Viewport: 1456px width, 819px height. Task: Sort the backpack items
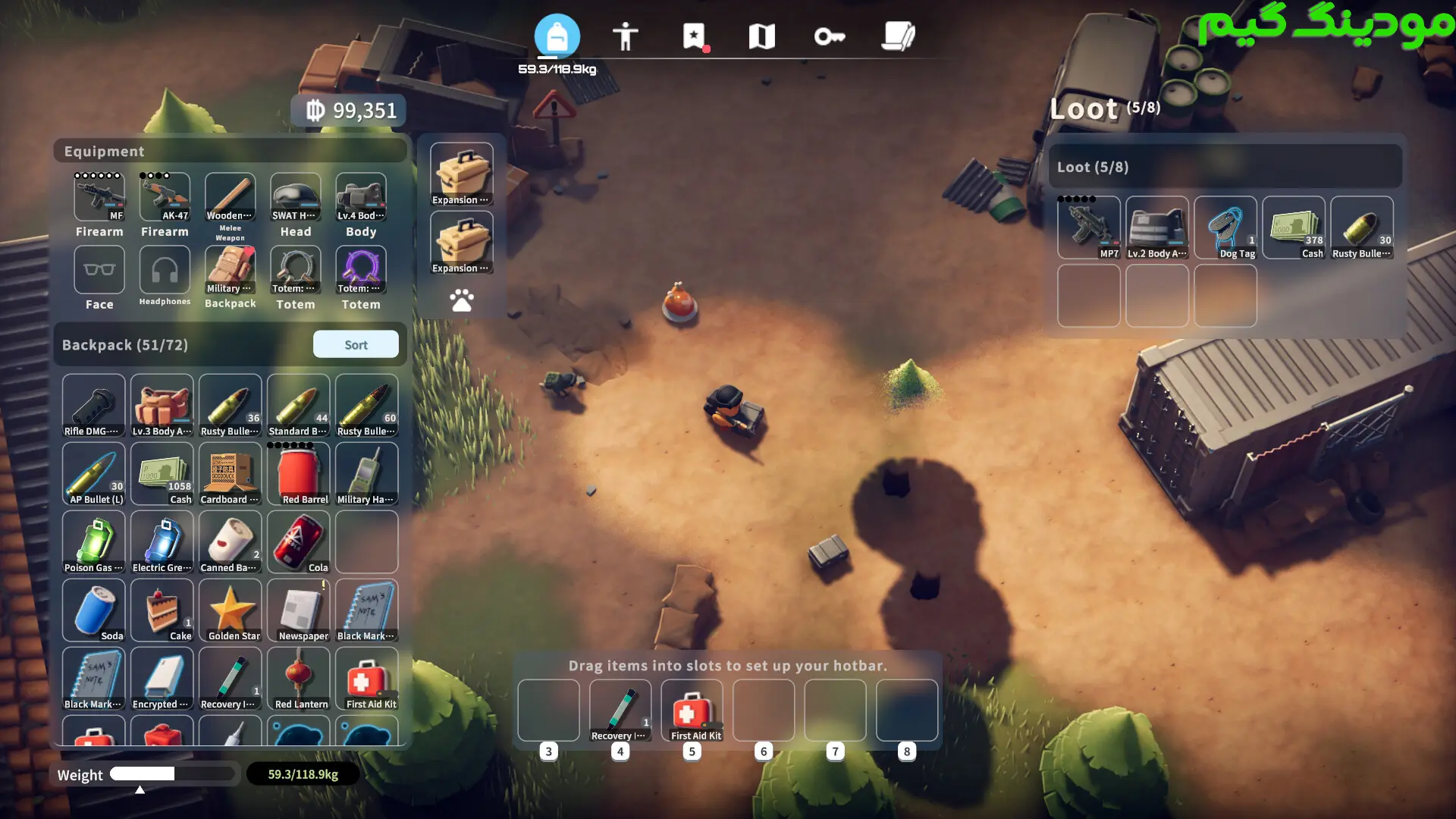(356, 344)
